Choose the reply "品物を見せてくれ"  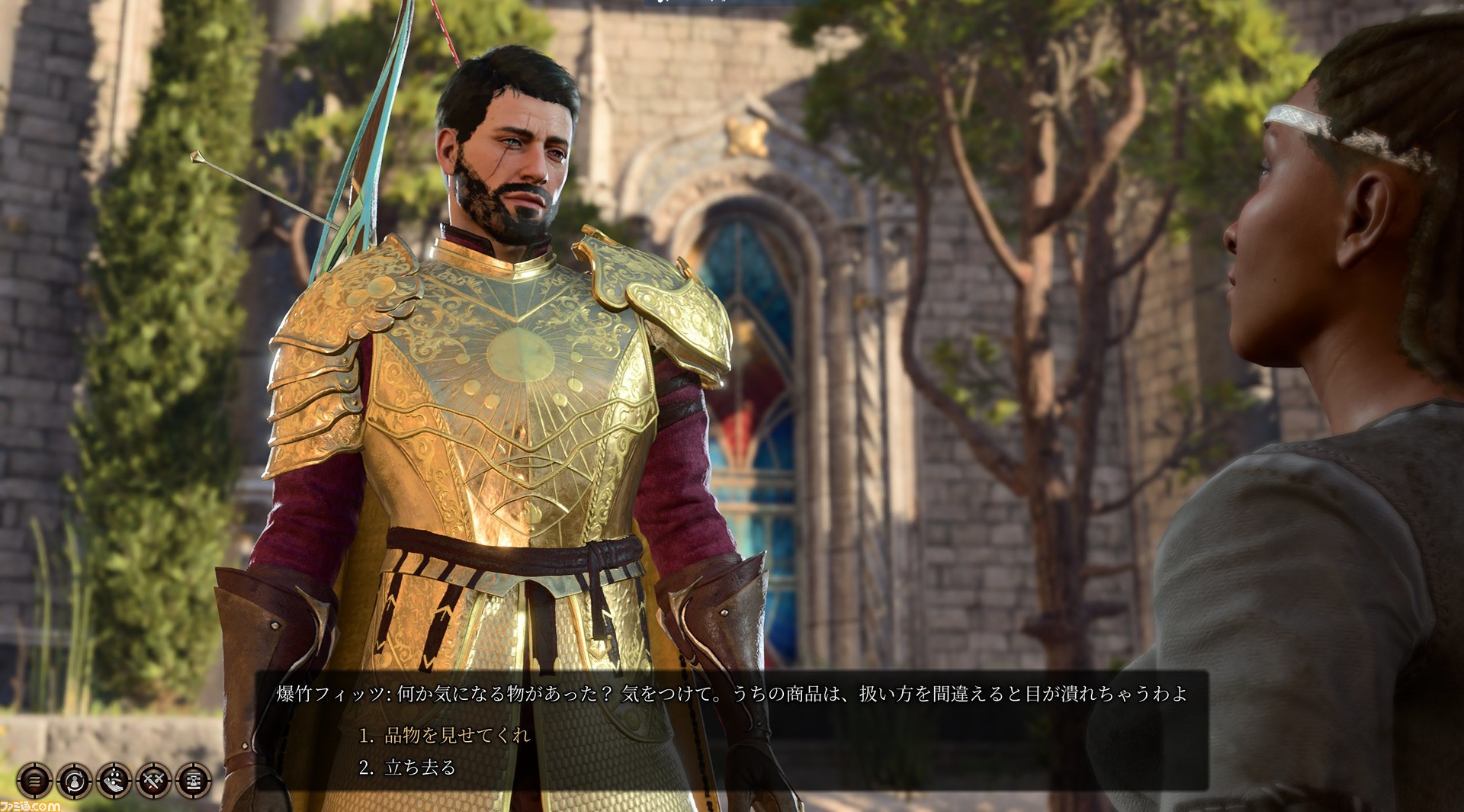click(457, 735)
